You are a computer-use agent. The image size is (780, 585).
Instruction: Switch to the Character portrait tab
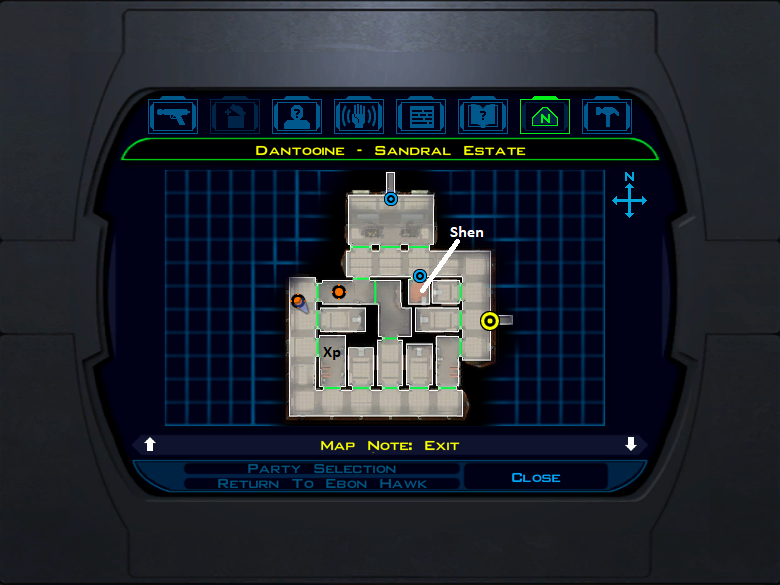(297, 116)
